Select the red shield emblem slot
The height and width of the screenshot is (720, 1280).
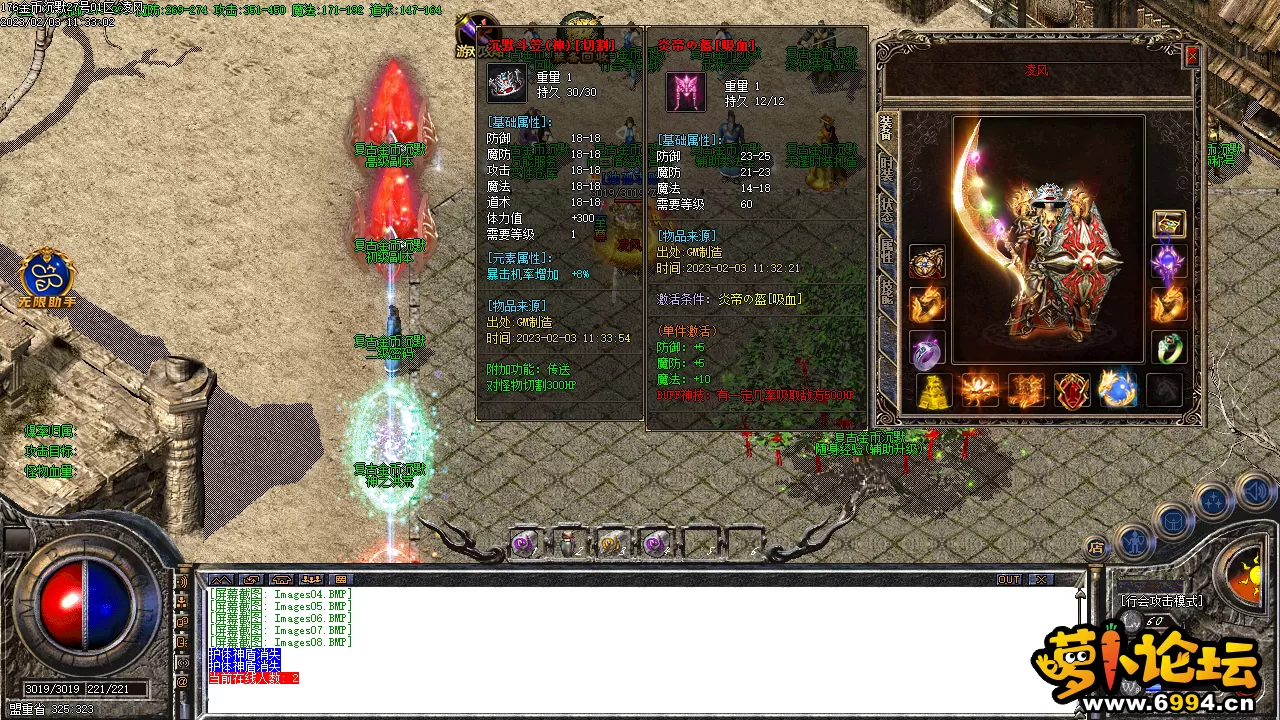[x=1072, y=390]
